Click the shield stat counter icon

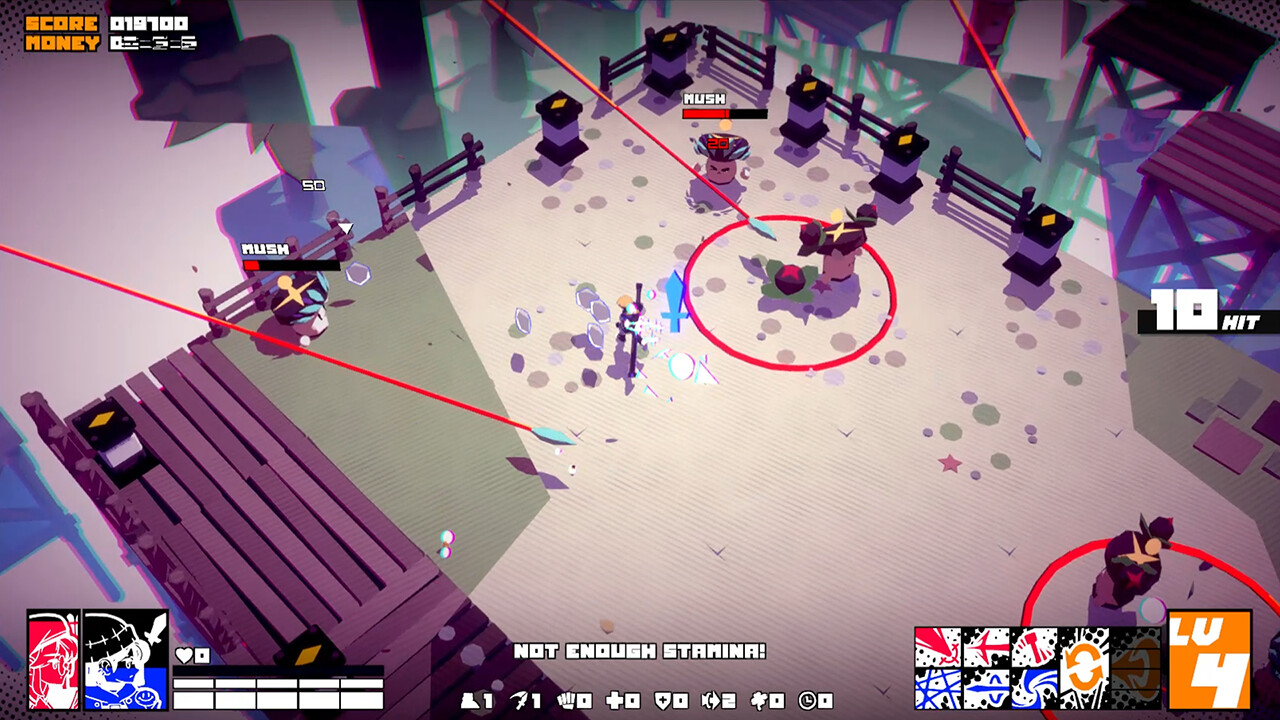(662, 700)
